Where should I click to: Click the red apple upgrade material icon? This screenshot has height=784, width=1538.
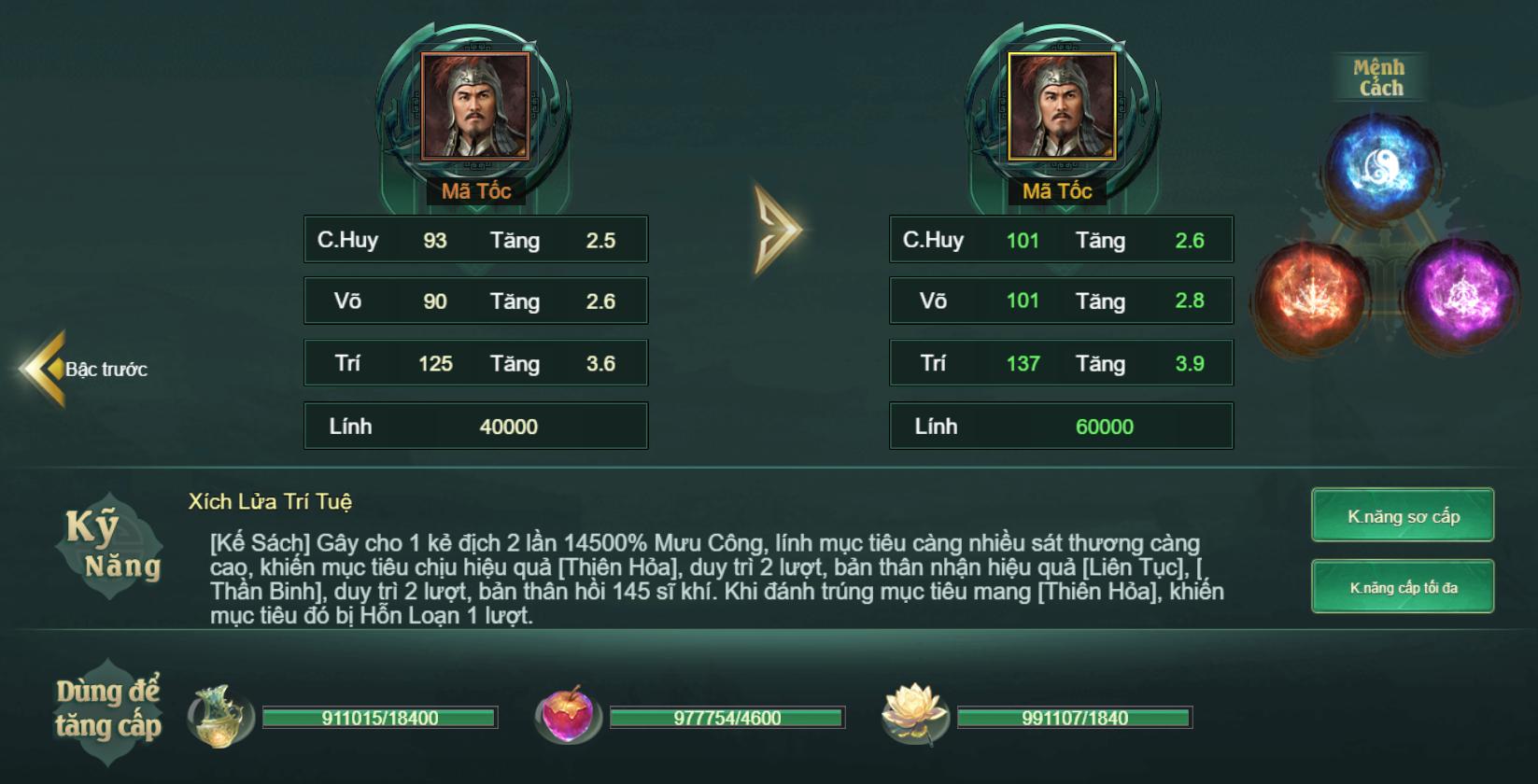[x=567, y=716]
